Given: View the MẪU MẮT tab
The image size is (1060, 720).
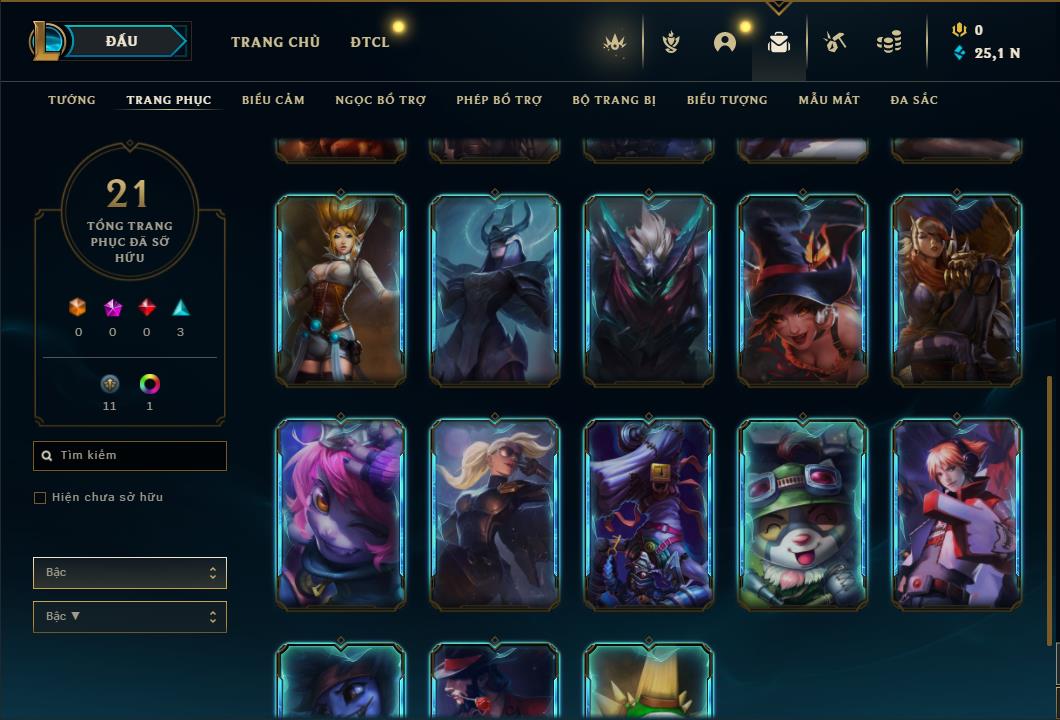Looking at the screenshot, I should point(829,100).
